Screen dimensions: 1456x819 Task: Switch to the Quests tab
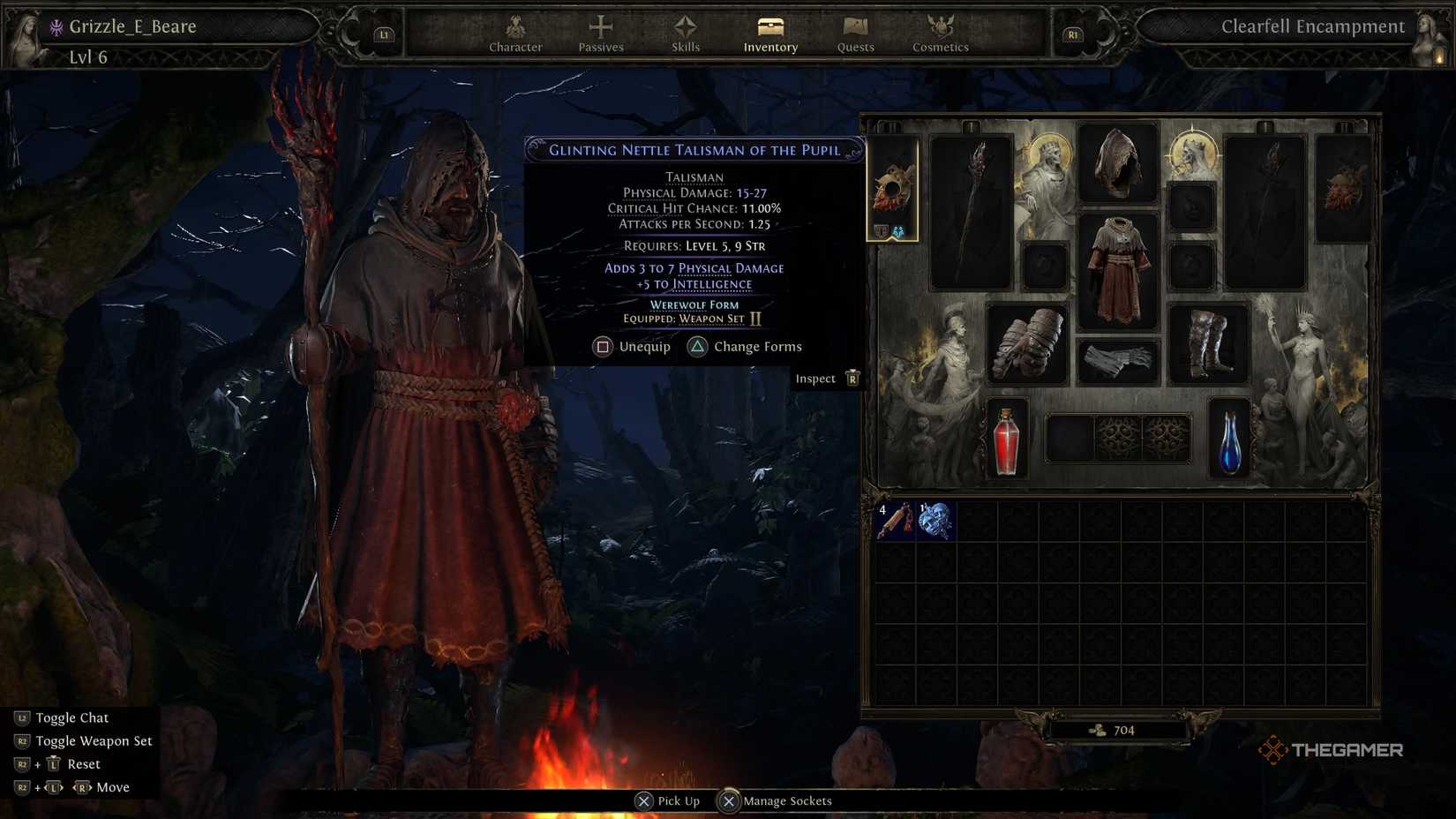pos(853,34)
